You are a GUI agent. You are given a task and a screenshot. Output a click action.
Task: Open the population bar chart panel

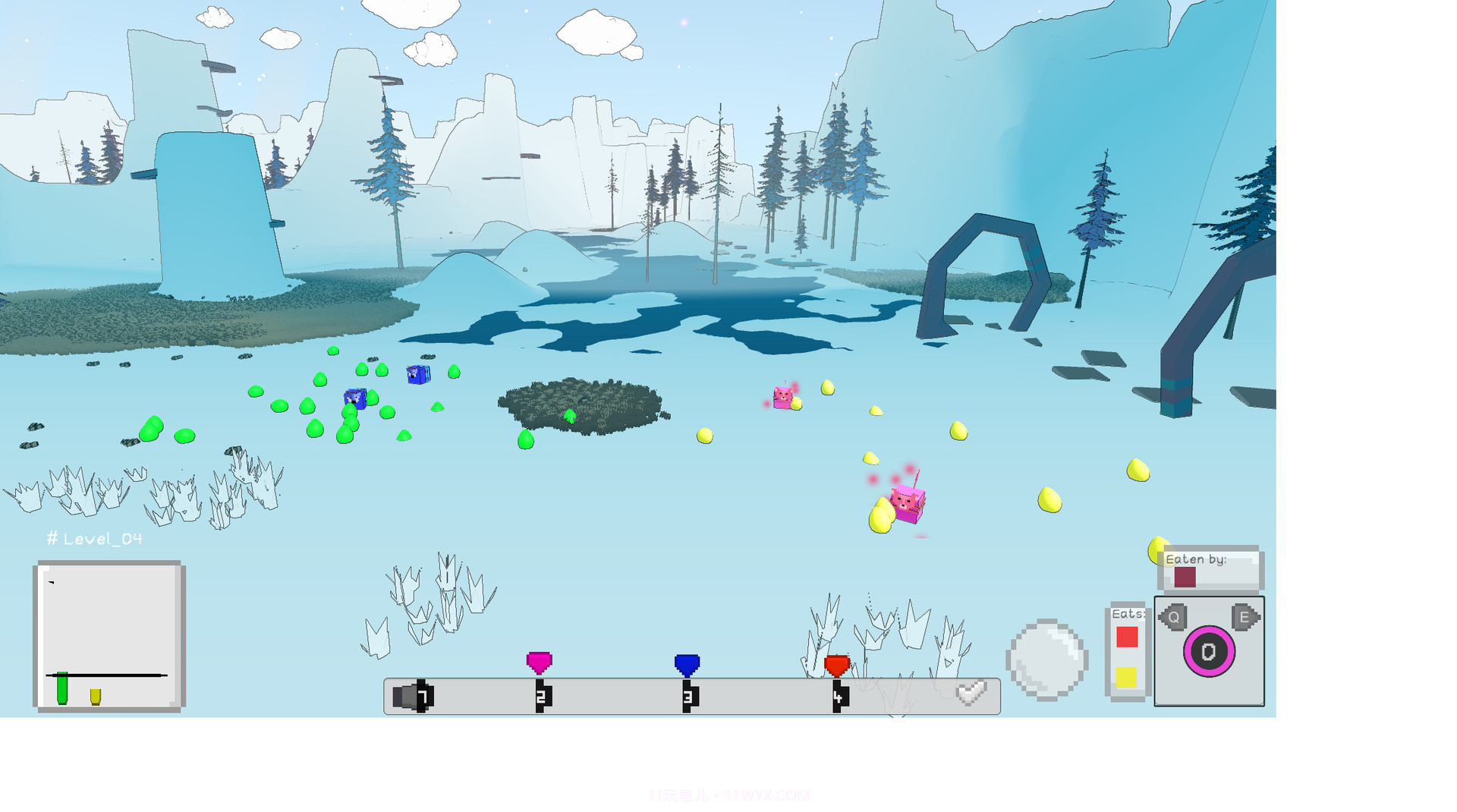[x=109, y=636]
